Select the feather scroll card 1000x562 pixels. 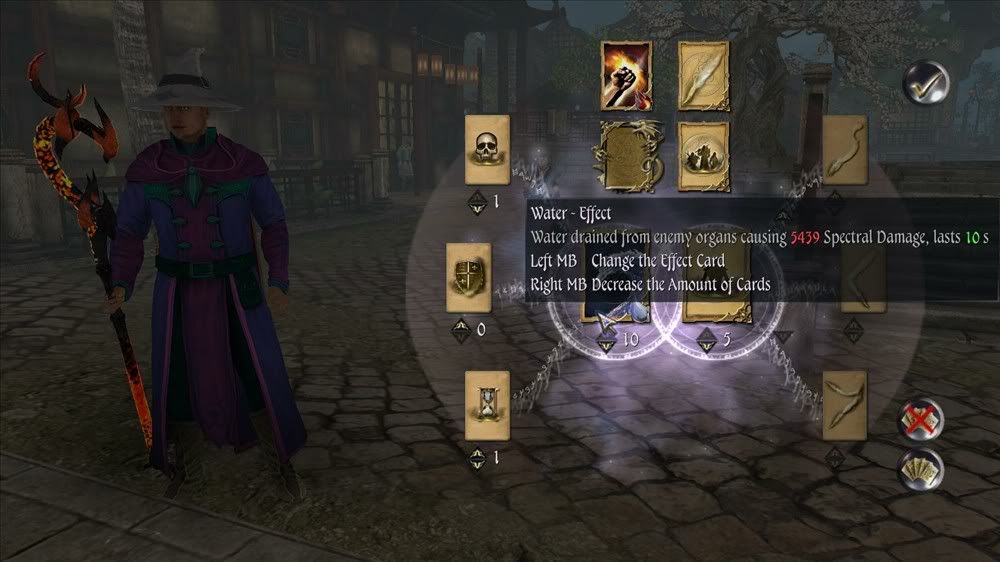[703, 75]
